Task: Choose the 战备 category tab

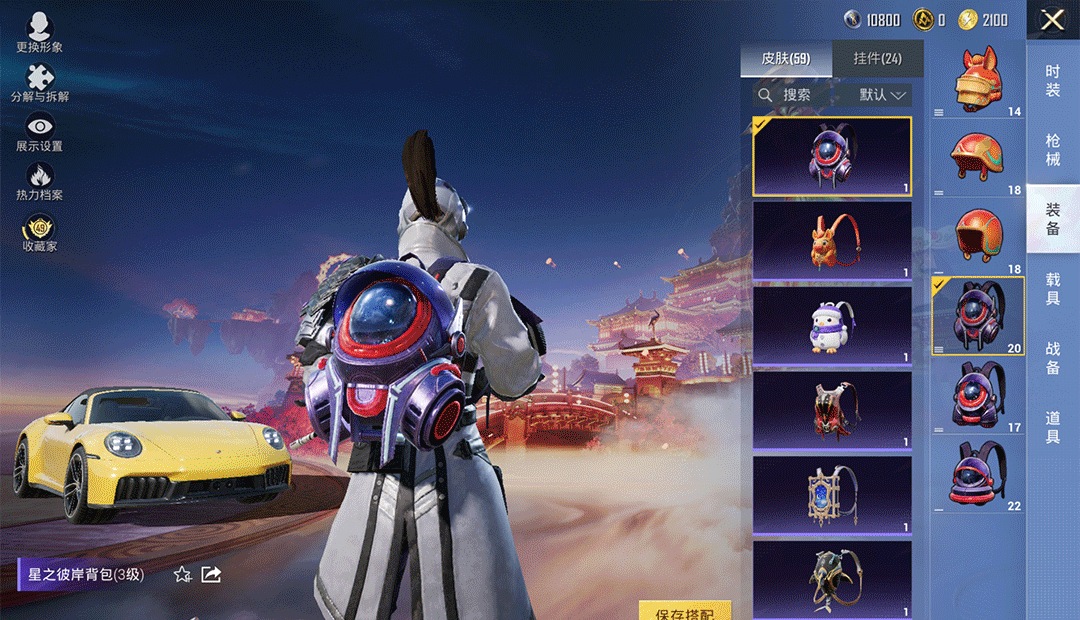Action: [x=1053, y=358]
